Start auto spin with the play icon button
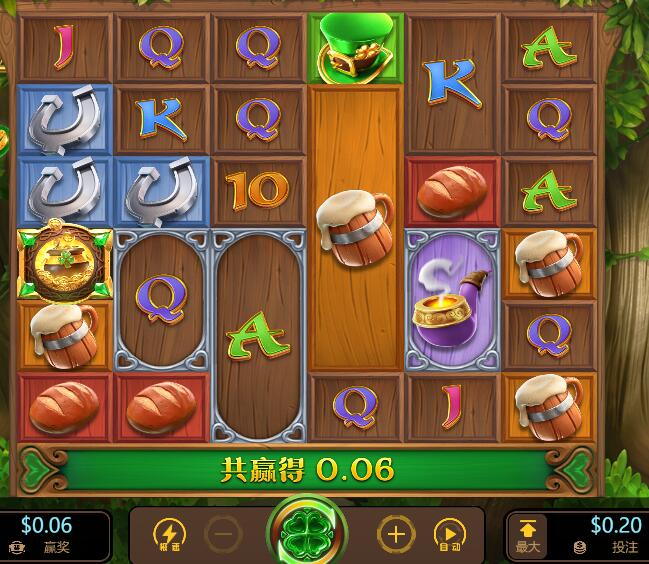649x564 pixels. click(x=450, y=535)
